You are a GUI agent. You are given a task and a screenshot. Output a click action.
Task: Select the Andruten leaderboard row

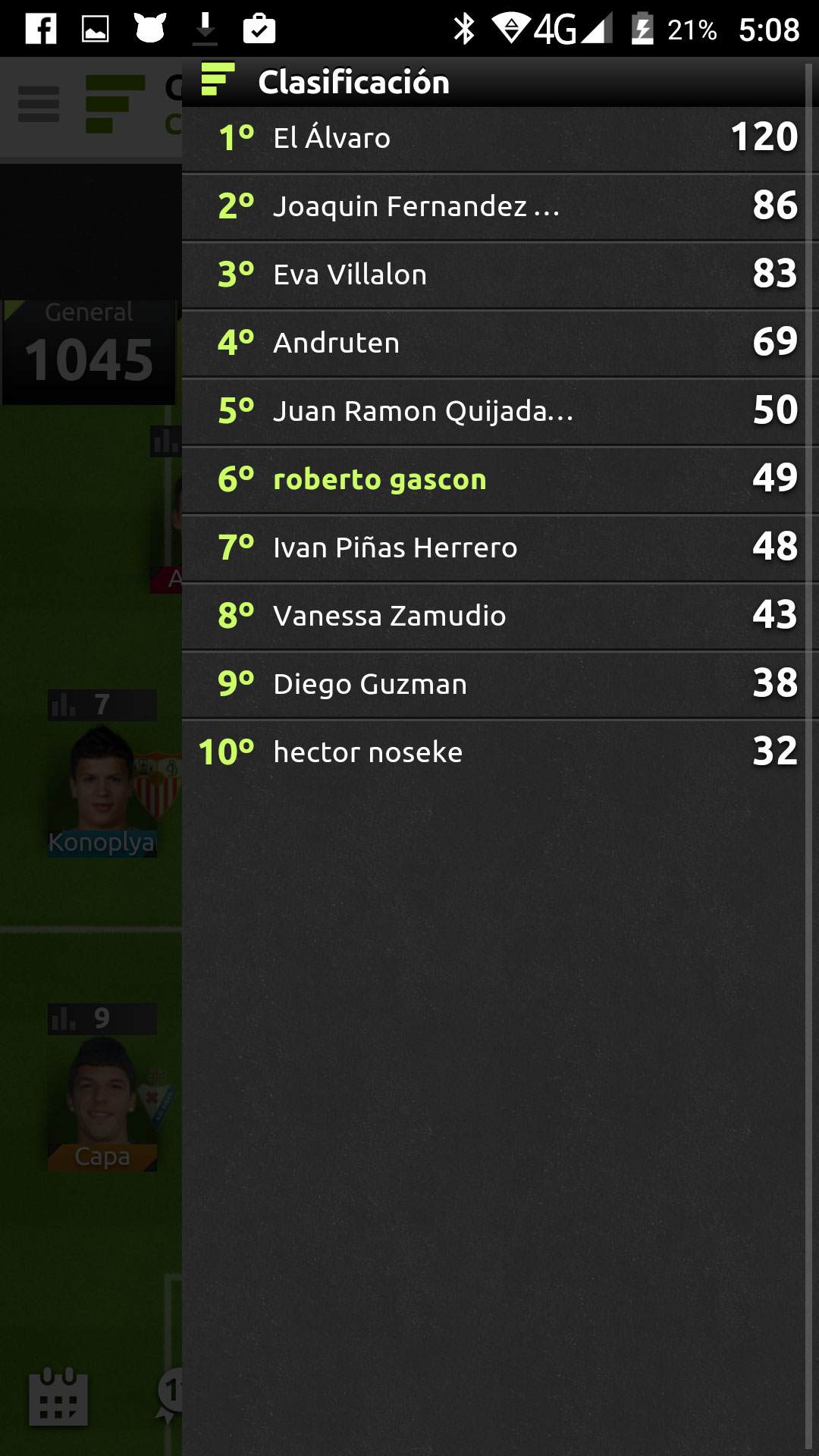tap(500, 343)
